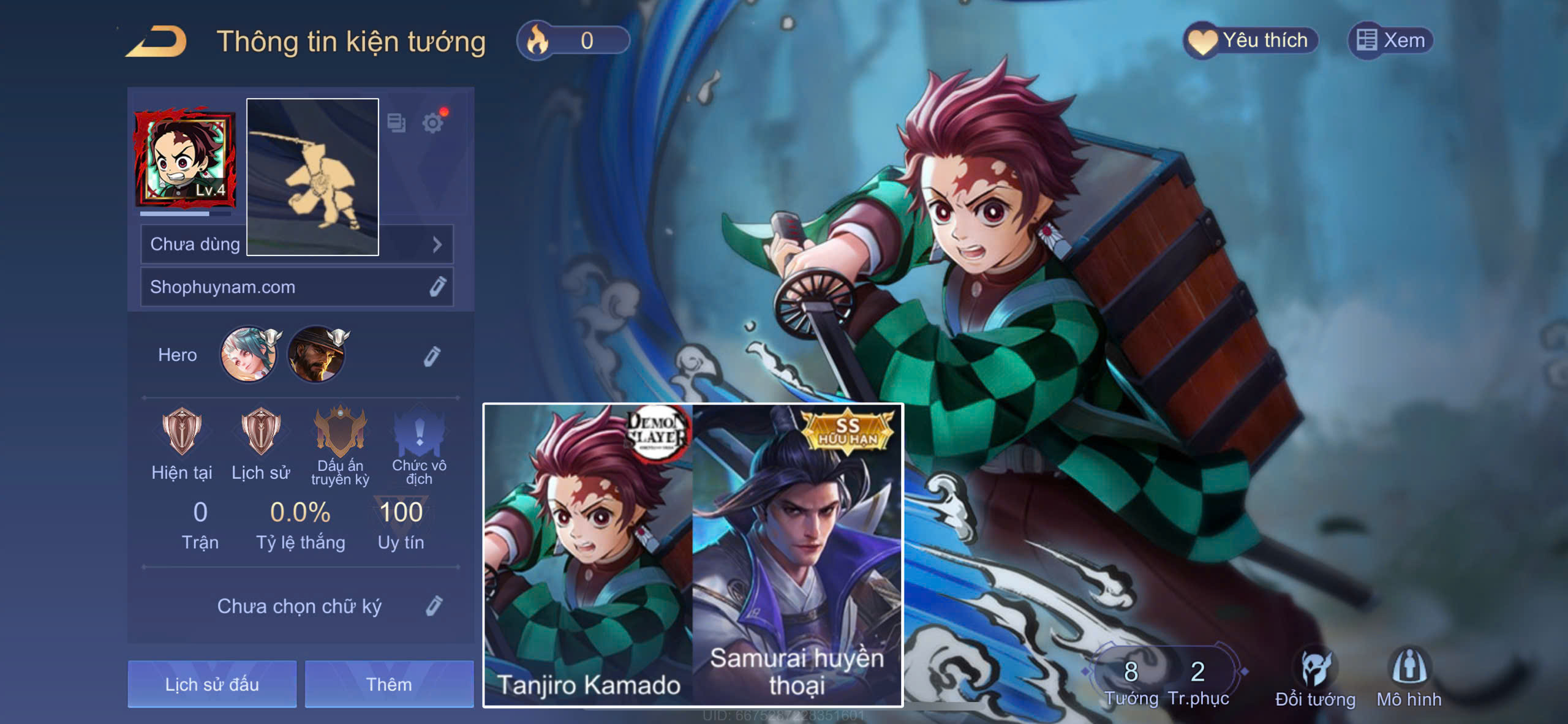Select Samurai huyền thoại skin card
1568x724 pixels.
pyautogui.click(x=796, y=554)
